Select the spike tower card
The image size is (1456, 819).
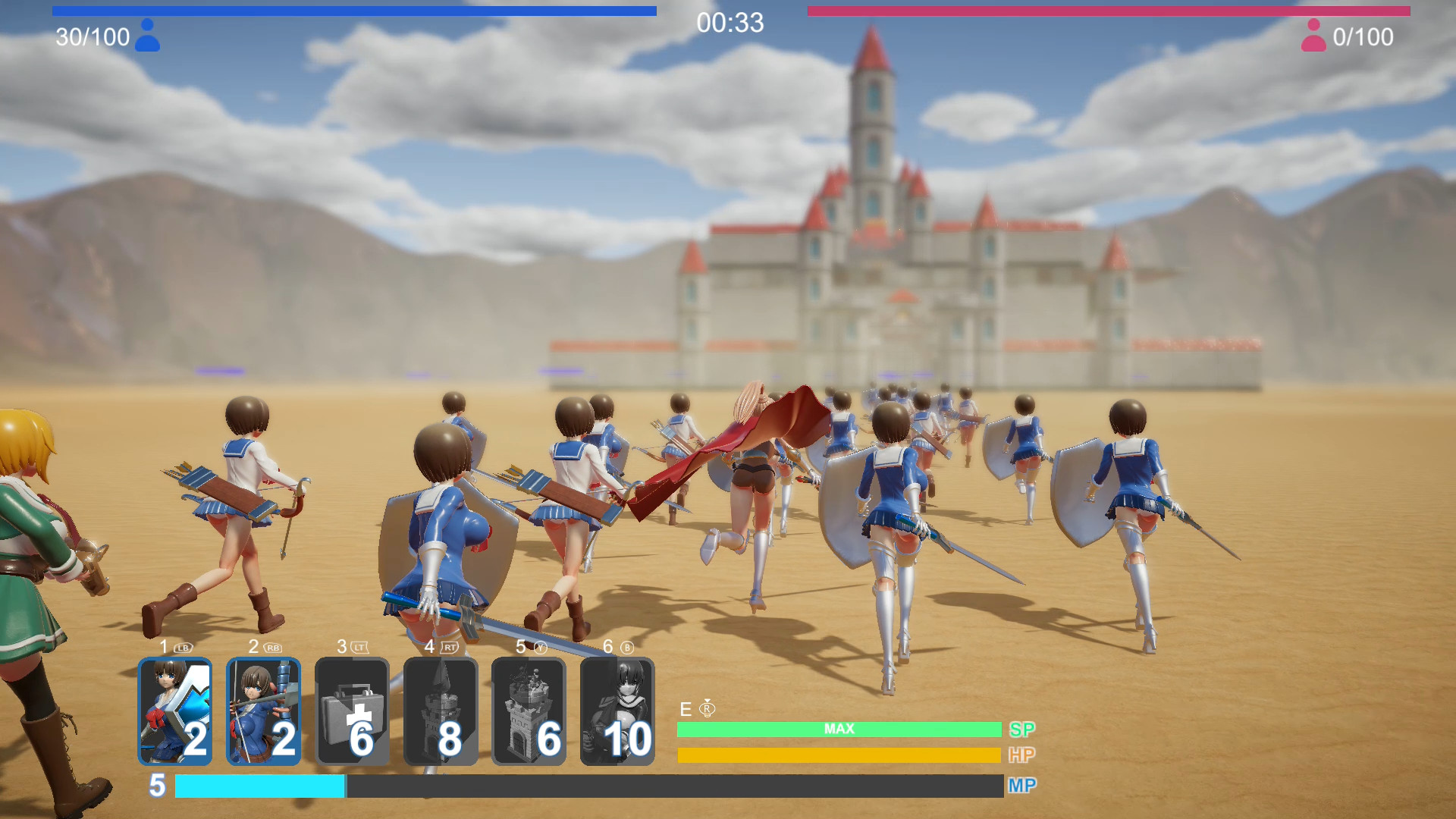tap(441, 709)
